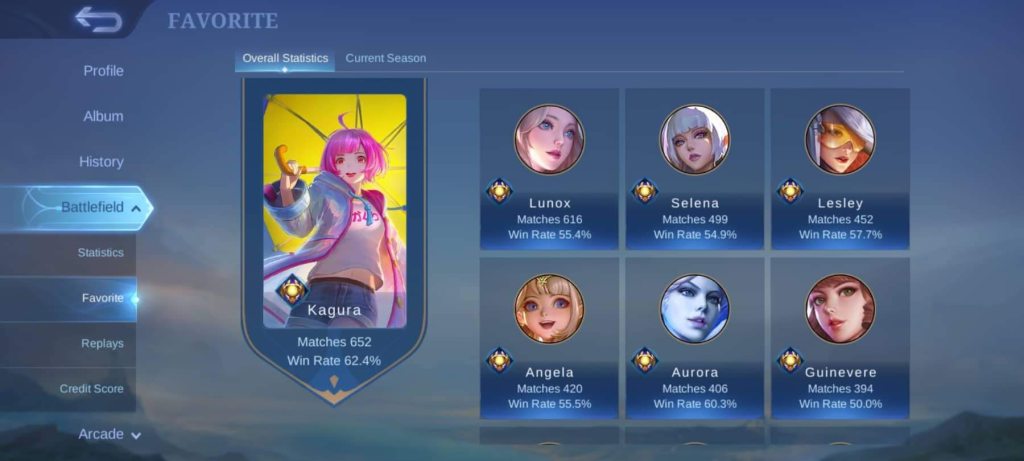
Task: Go back using the arrow button
Action: (97, 19)
